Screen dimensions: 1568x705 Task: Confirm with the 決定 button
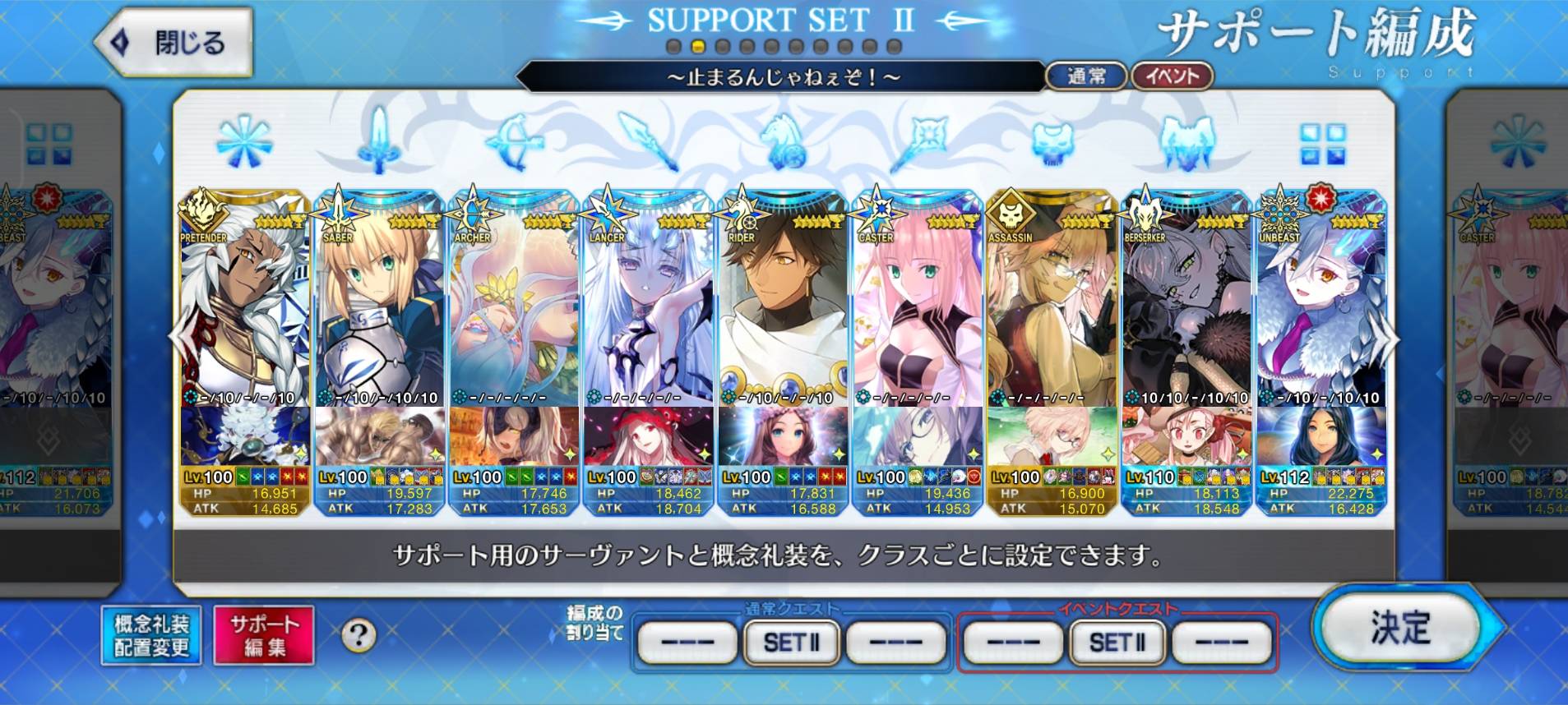1399,628
